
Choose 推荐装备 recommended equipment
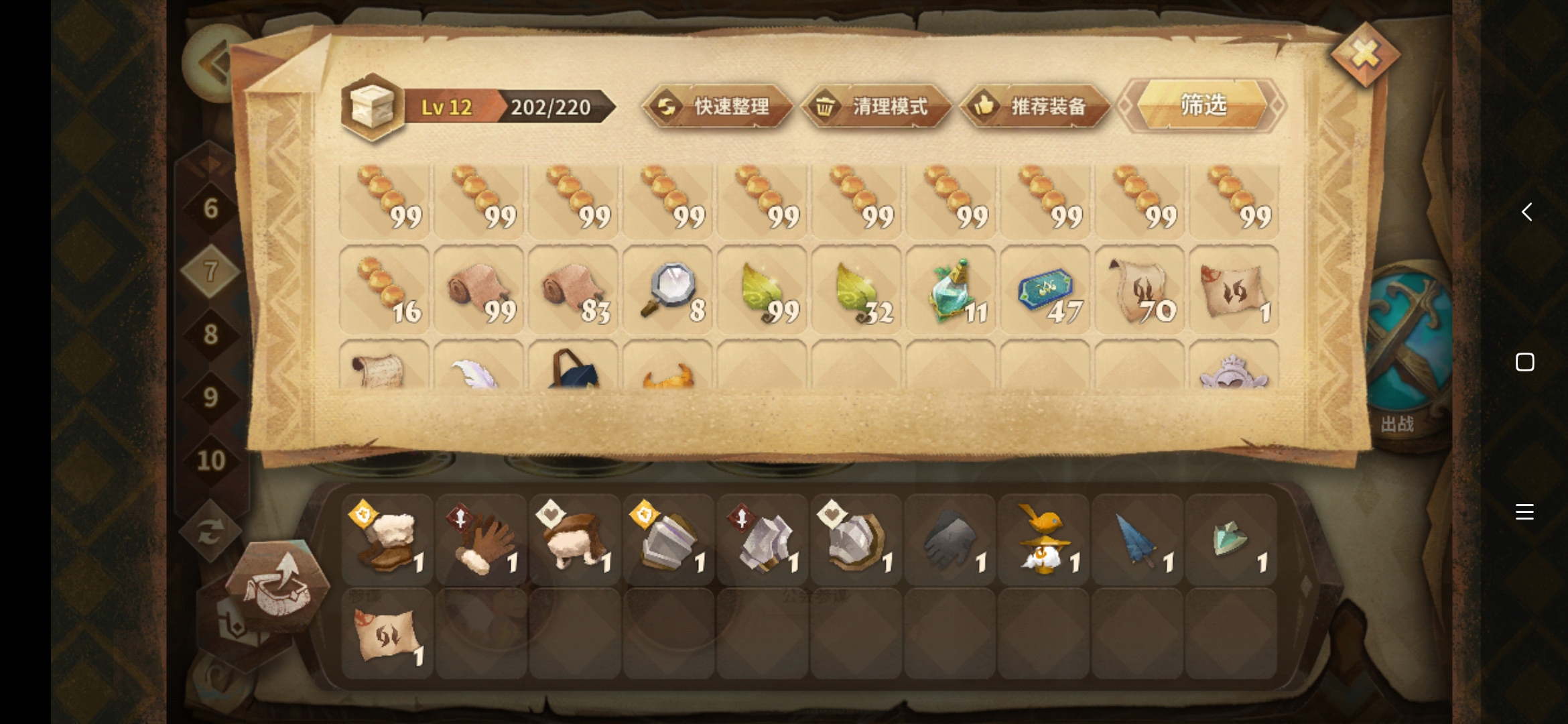1035,106
